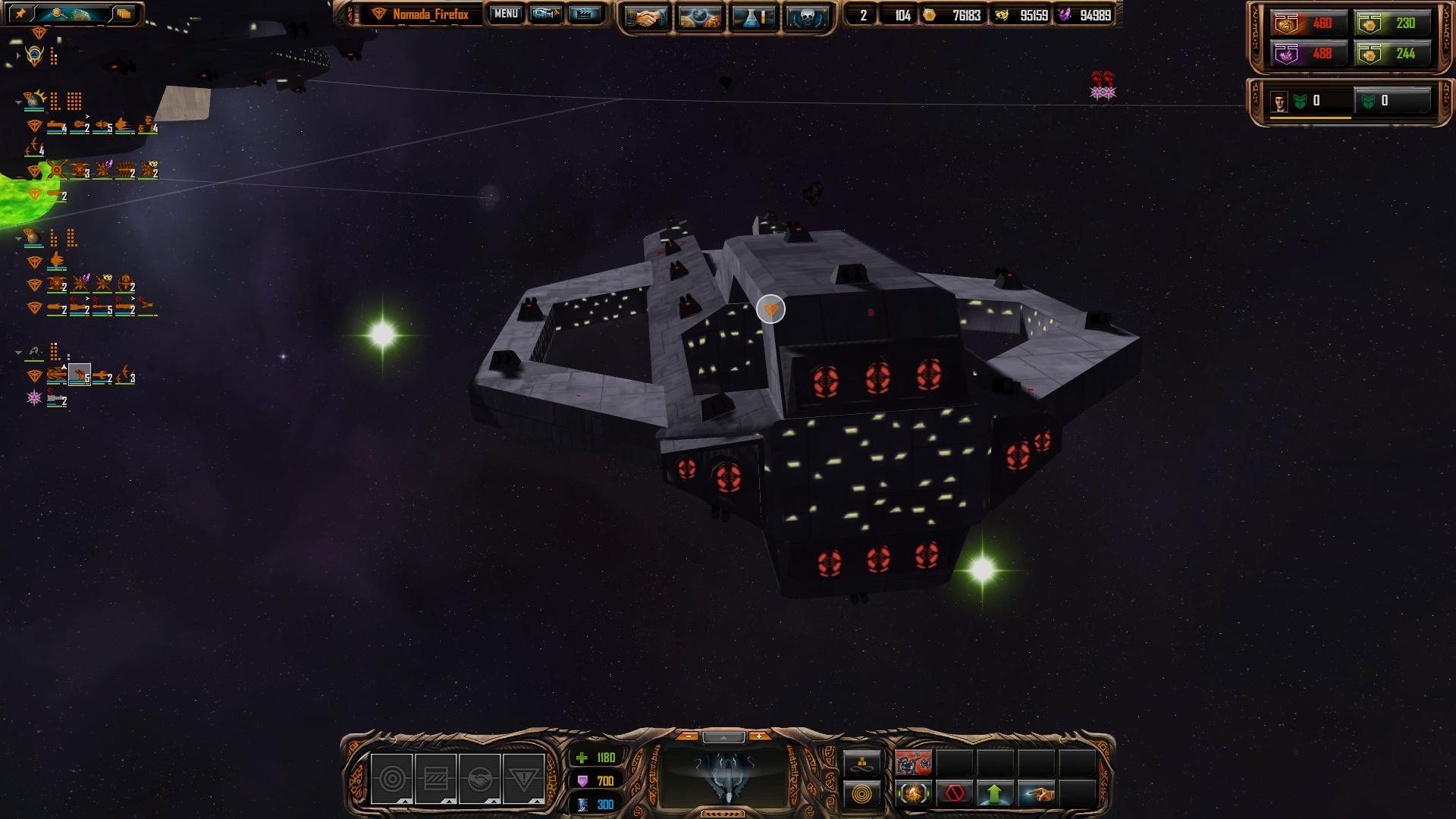Open the handshake trade panel

point(479,779)
